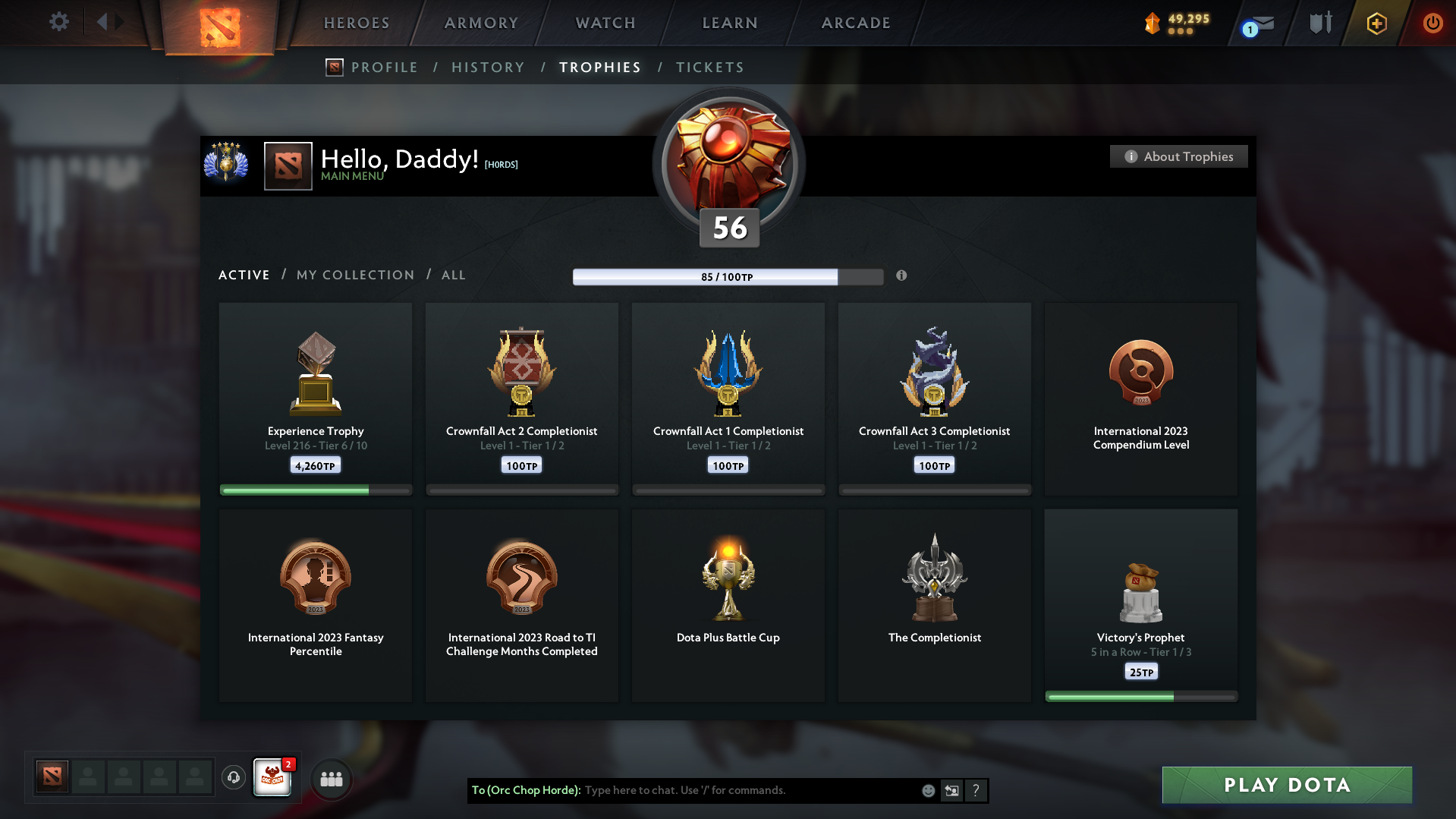Toggle voice chat with the headset icon

tap(233, 777)
